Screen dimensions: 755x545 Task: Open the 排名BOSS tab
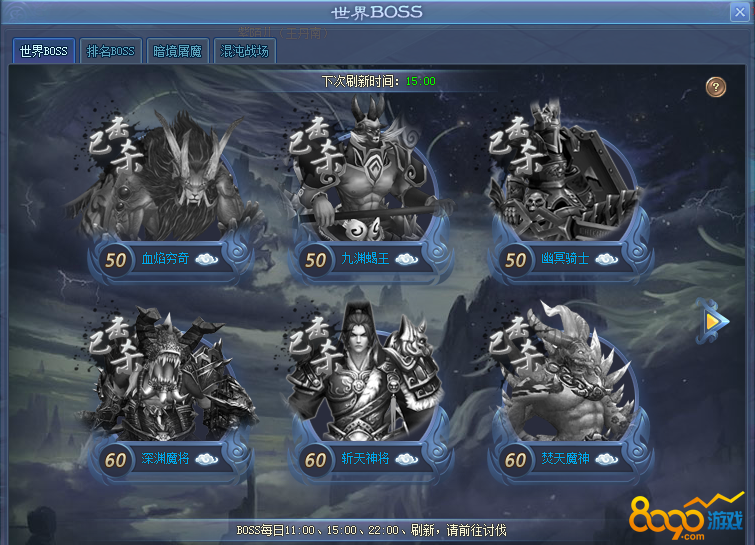(x=110, y=51)
